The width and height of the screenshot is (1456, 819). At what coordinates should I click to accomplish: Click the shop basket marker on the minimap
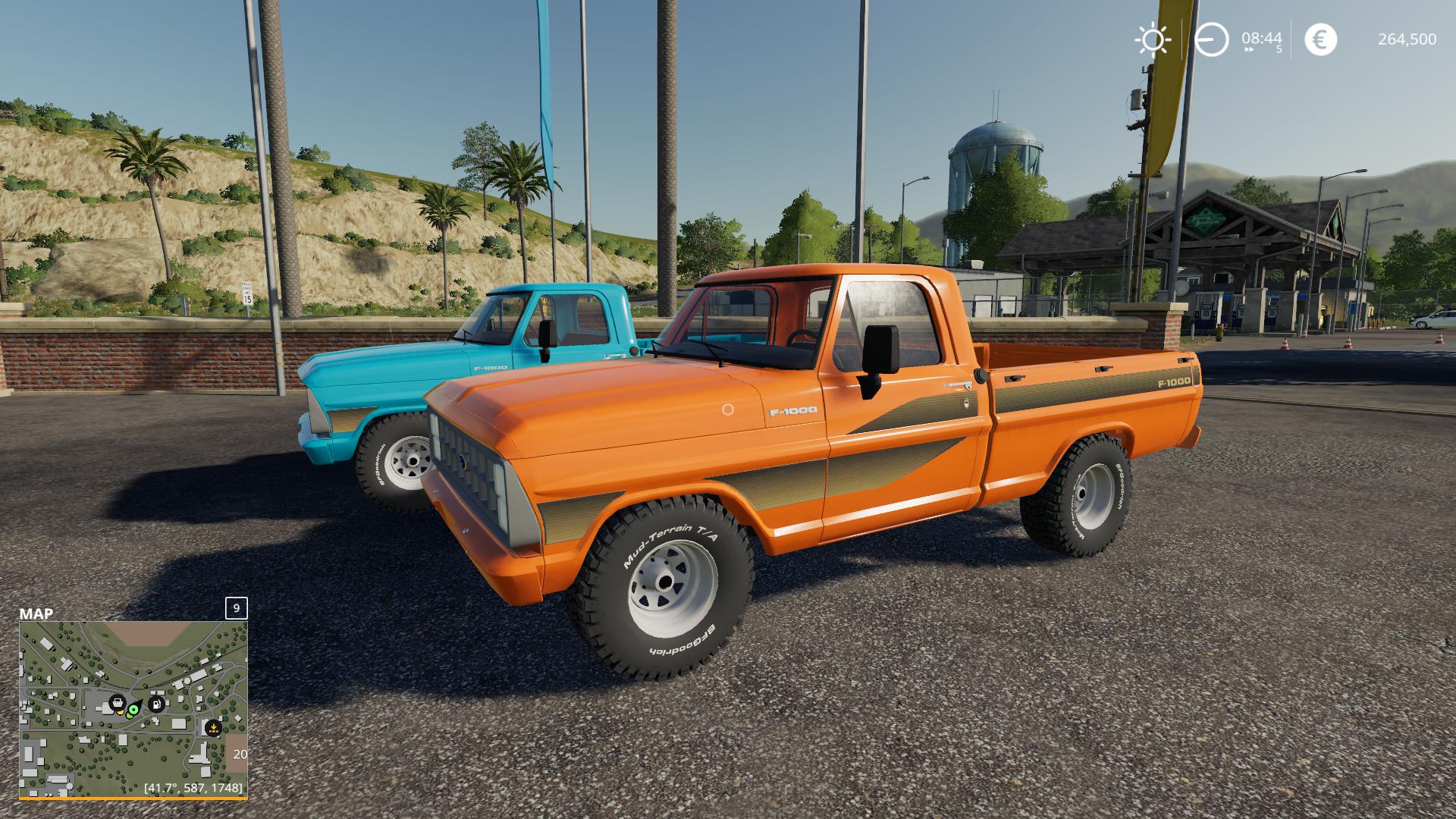pyautogui.click(x=117, y=702)
